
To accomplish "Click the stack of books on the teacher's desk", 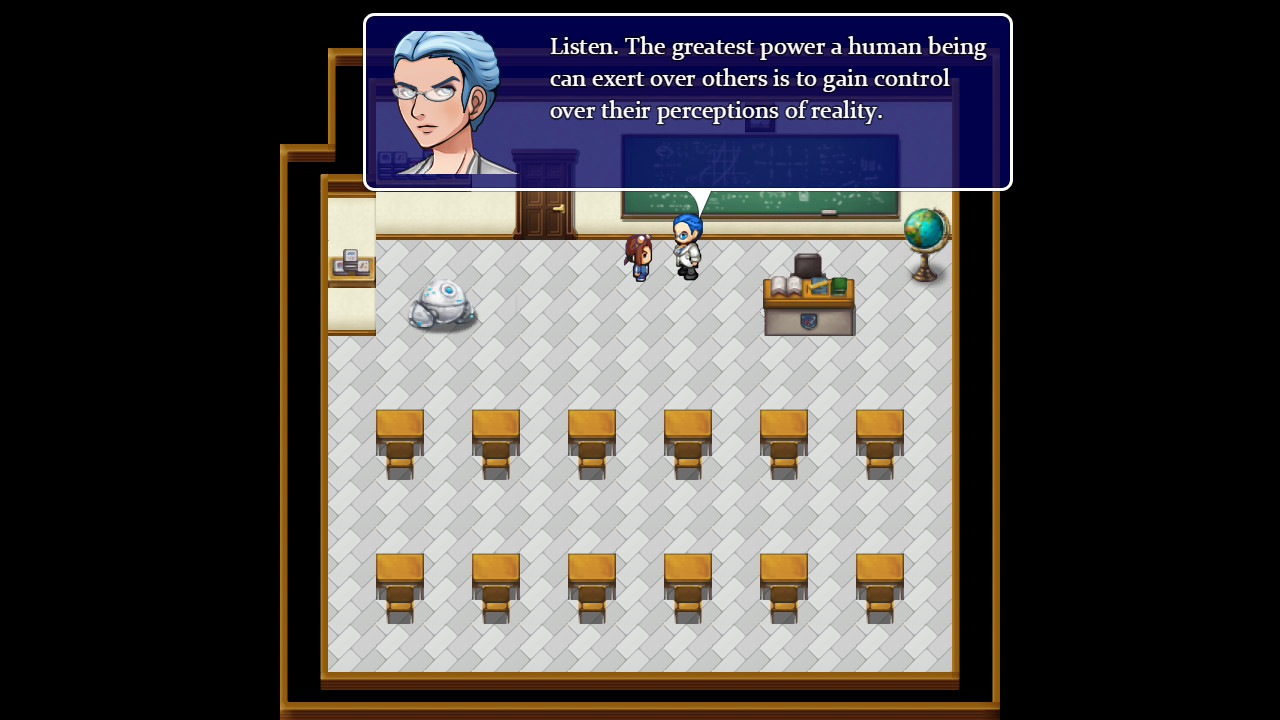I will coord(786,283).
